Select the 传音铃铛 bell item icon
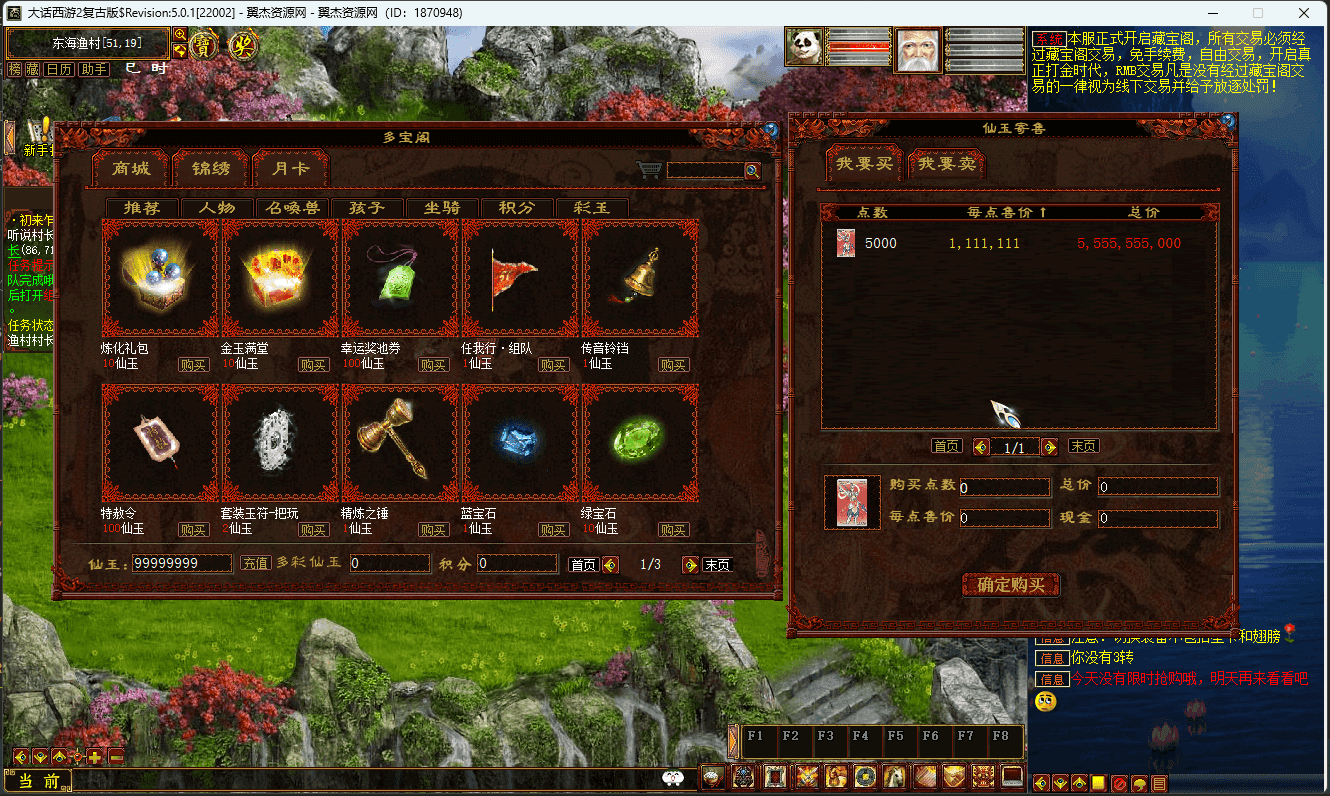The width and height of the screenshot is (1330, 796). pos(640,279)
